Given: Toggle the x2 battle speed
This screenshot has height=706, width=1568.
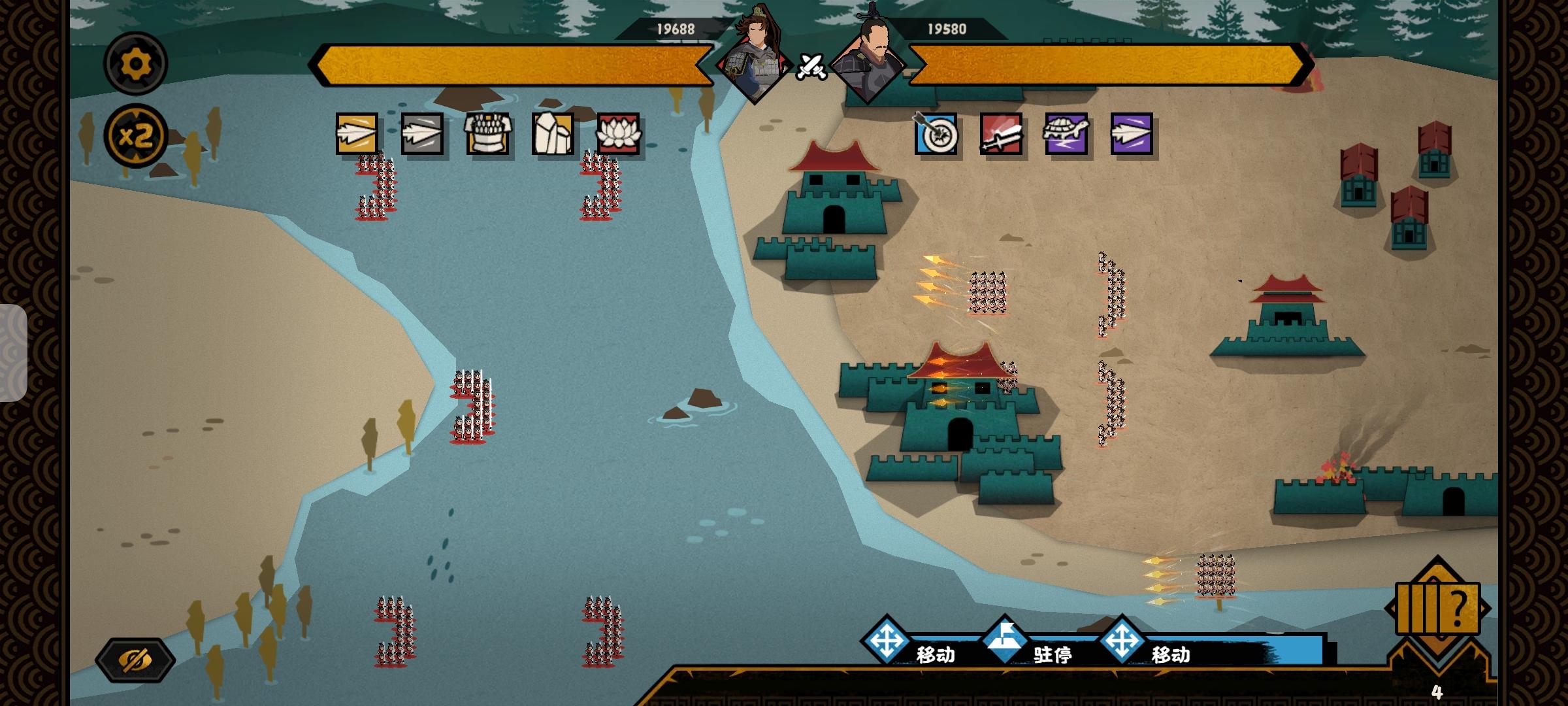Looking at the screenshot, I should click(136, 137).
